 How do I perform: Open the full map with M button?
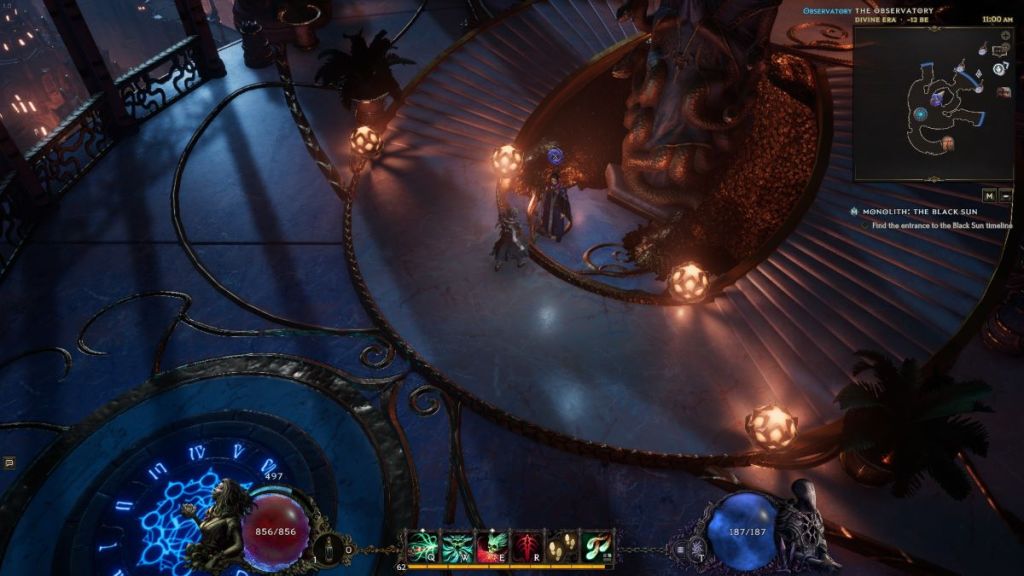(988, 196)
